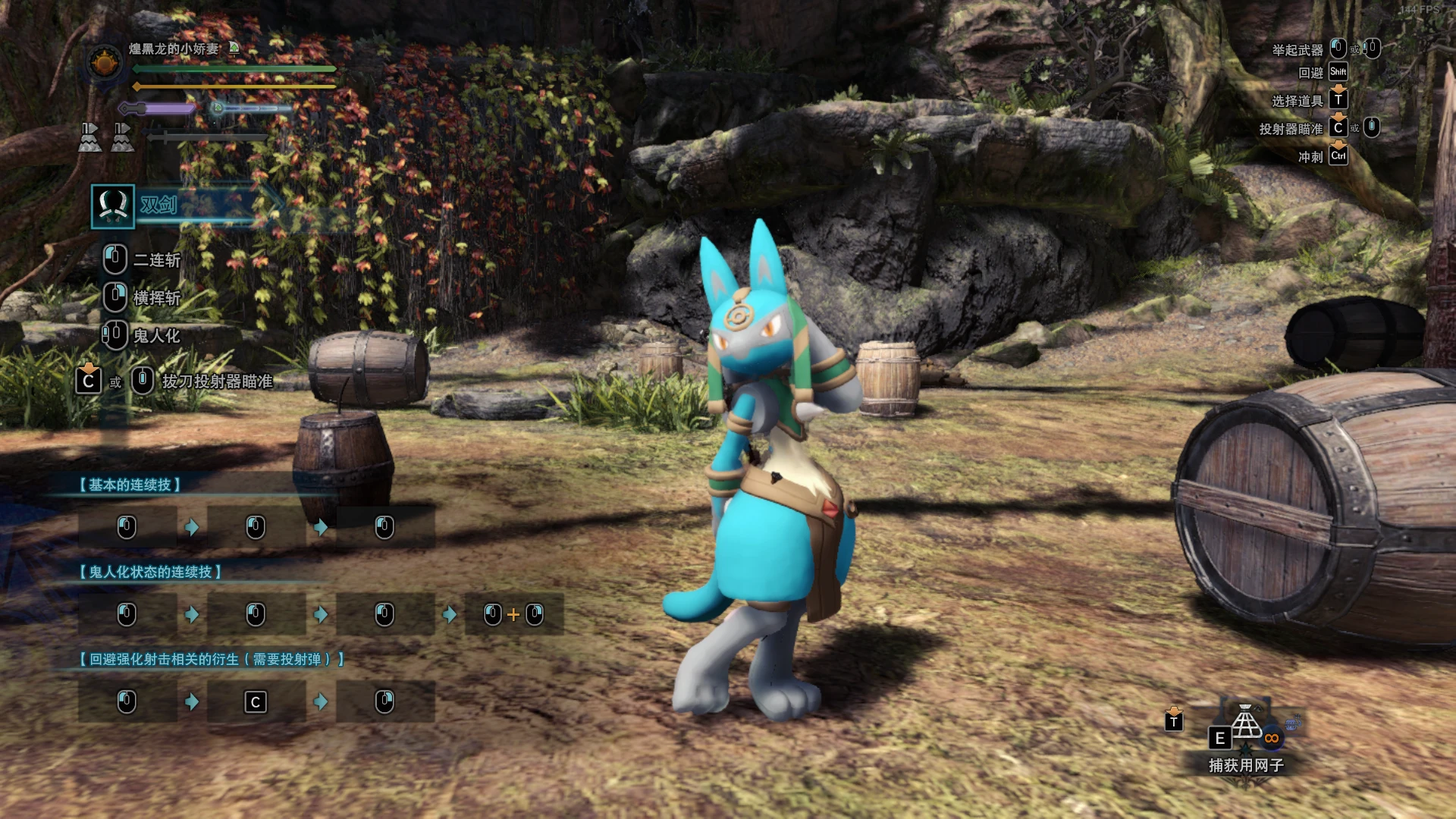The image size is (1456, 819).
Task: Click the dual blades weapon icon
Action: tap(113, 206)
